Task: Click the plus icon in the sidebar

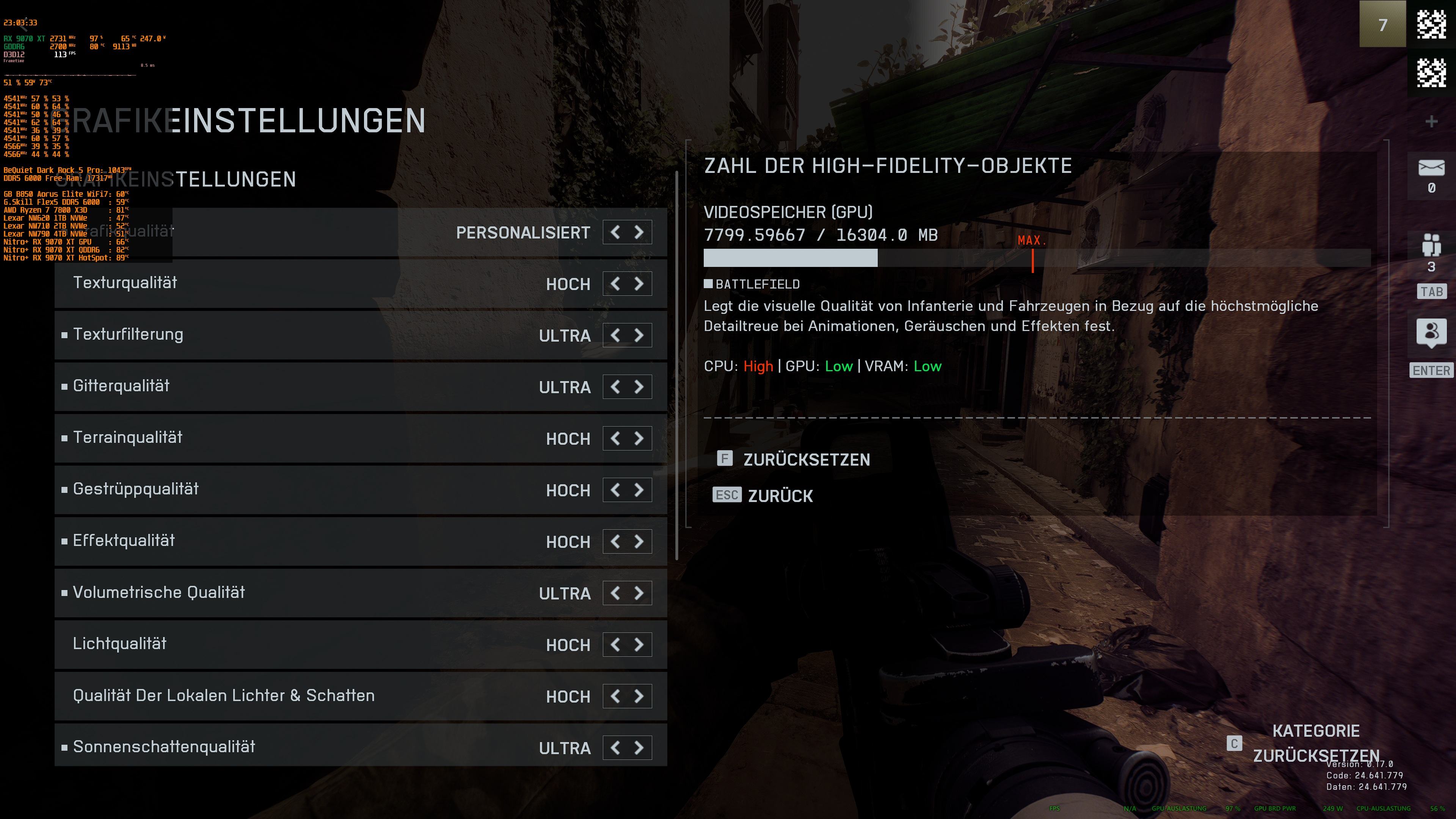Action: pos(1431,121)
